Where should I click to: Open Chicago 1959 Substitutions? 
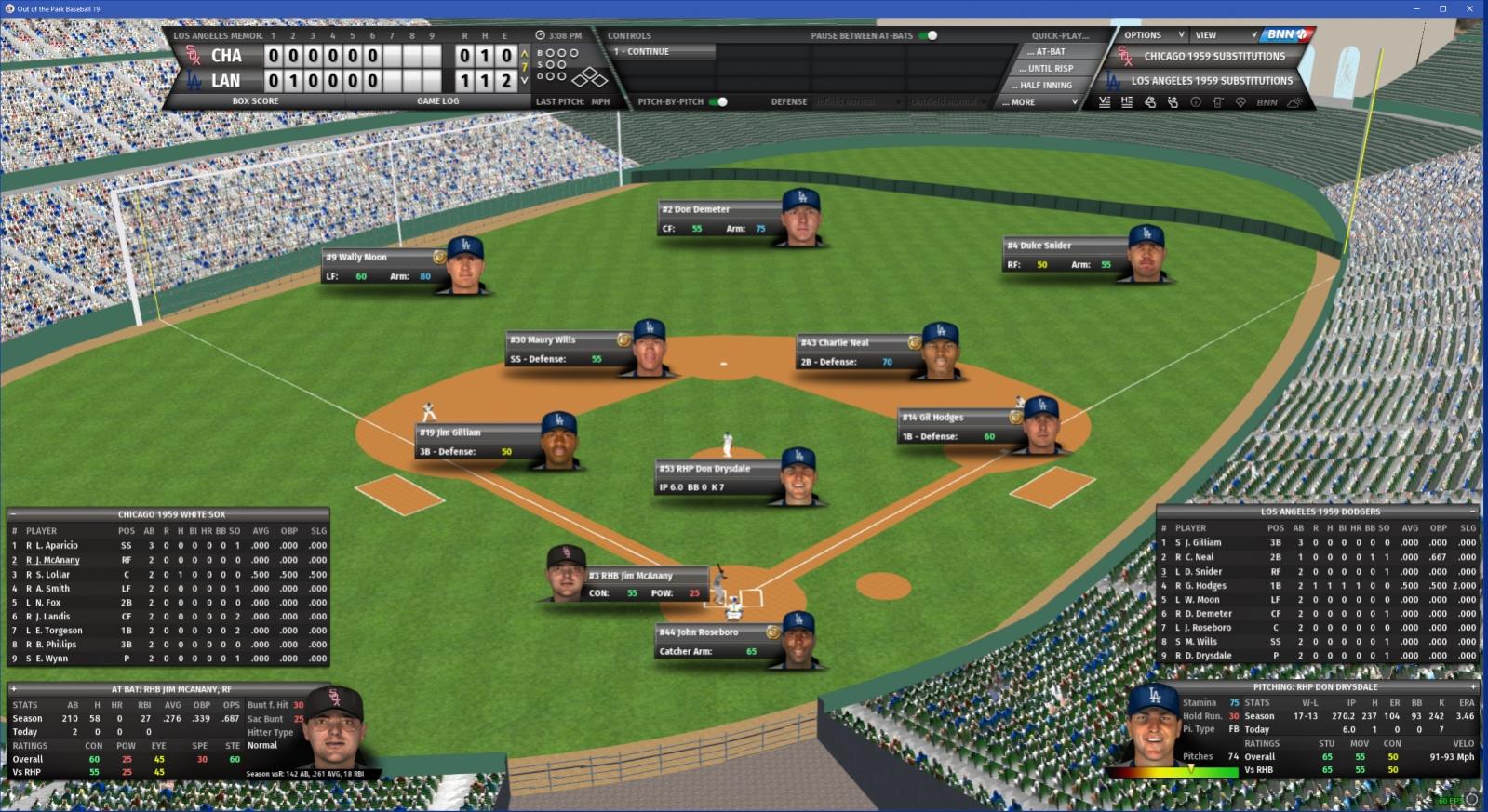tap(1213, 57)
